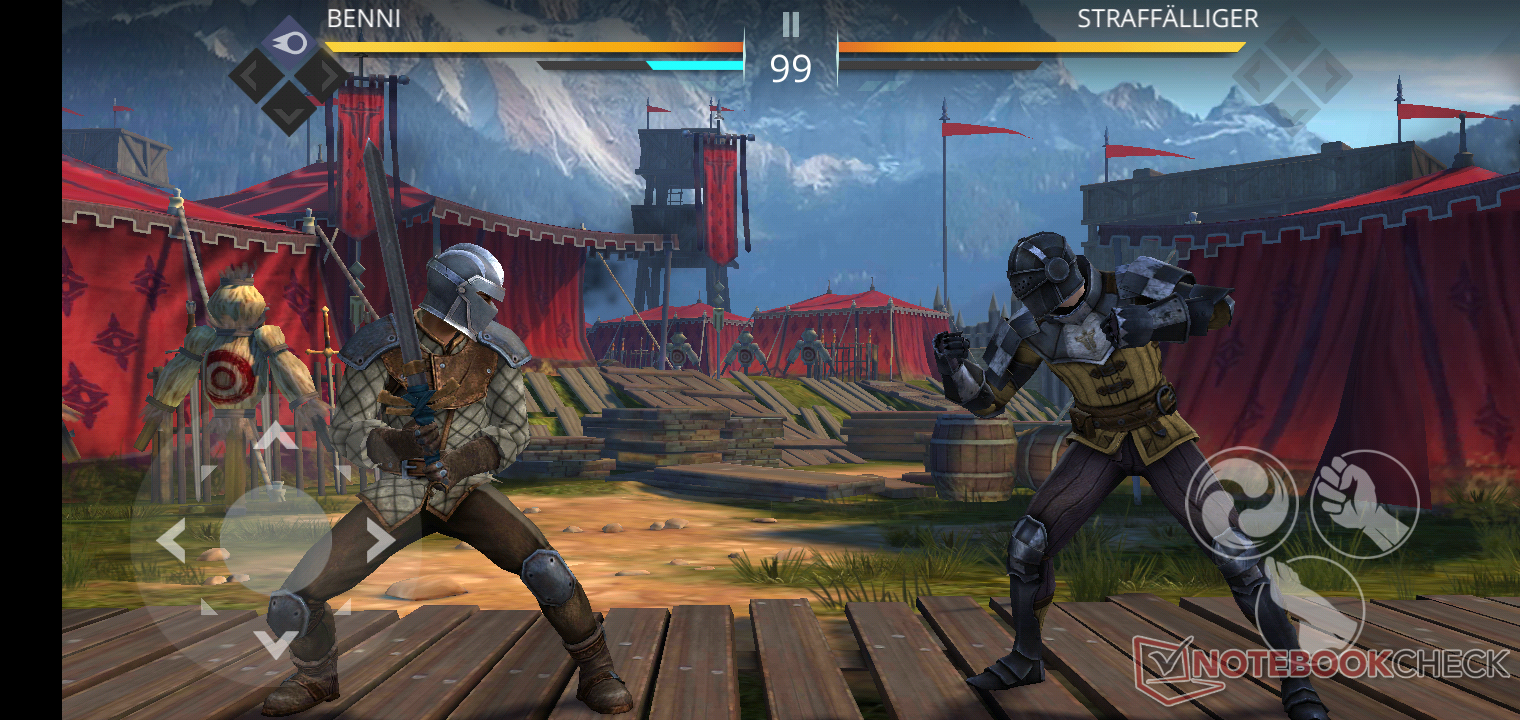The image size is (1520, 720).
Task: Tap the joystick's down arrow to crouch
Action: click(276, 643)
